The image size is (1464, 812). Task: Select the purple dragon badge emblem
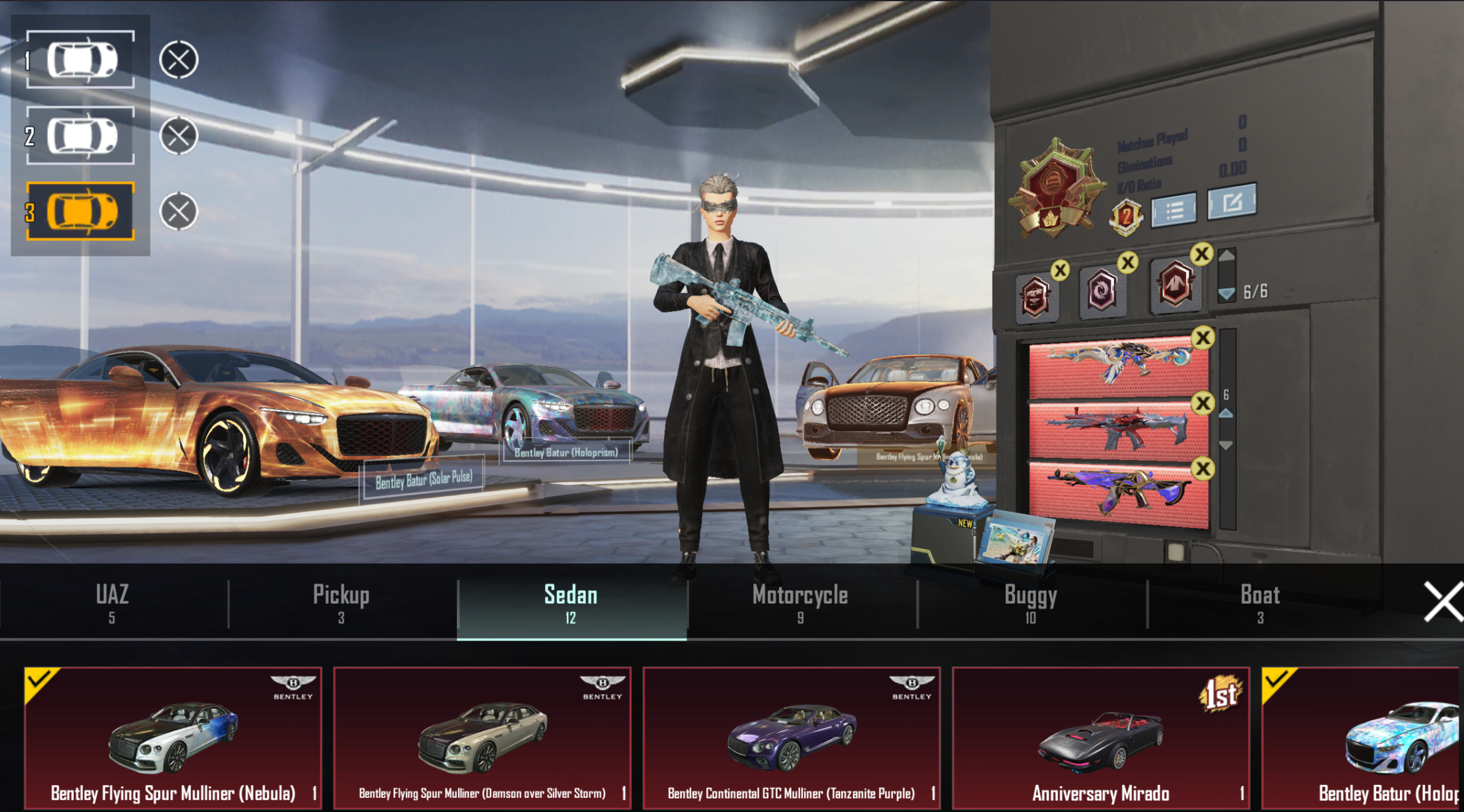tap(1101, 291)
